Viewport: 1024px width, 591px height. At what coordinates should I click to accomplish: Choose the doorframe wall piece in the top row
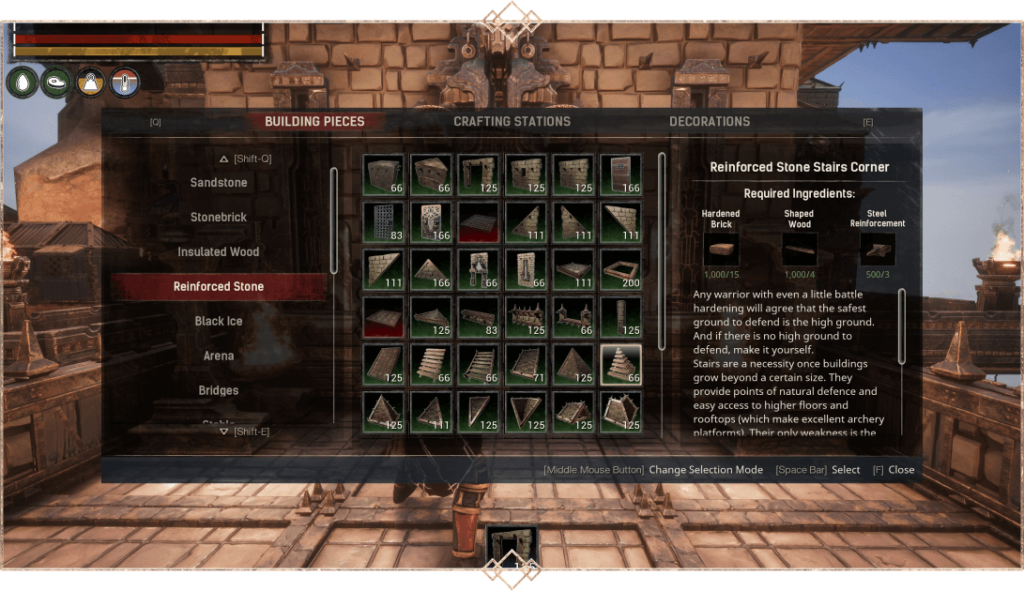point(479,174)
